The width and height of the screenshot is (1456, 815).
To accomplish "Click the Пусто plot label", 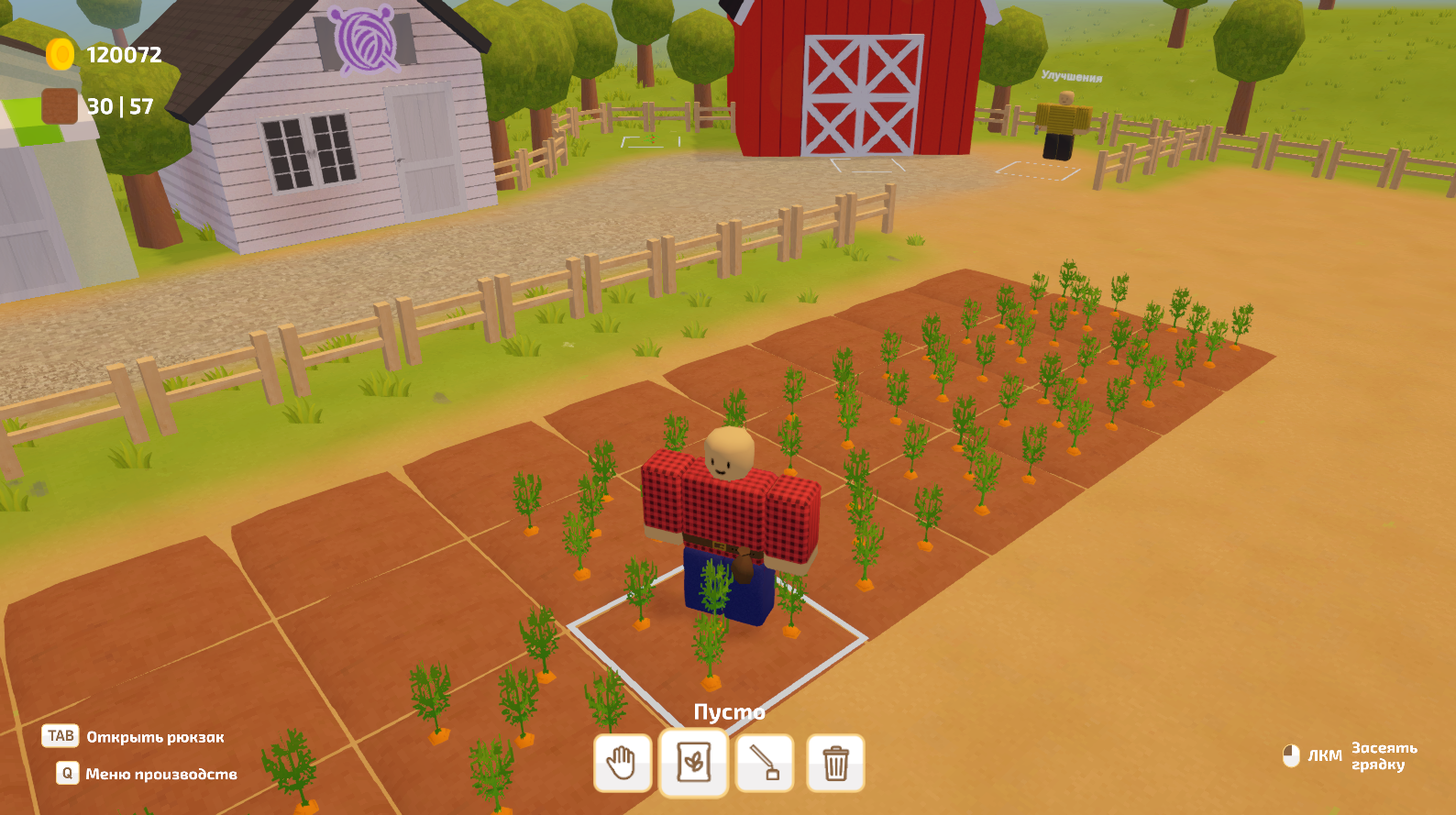I will (731, 710).
